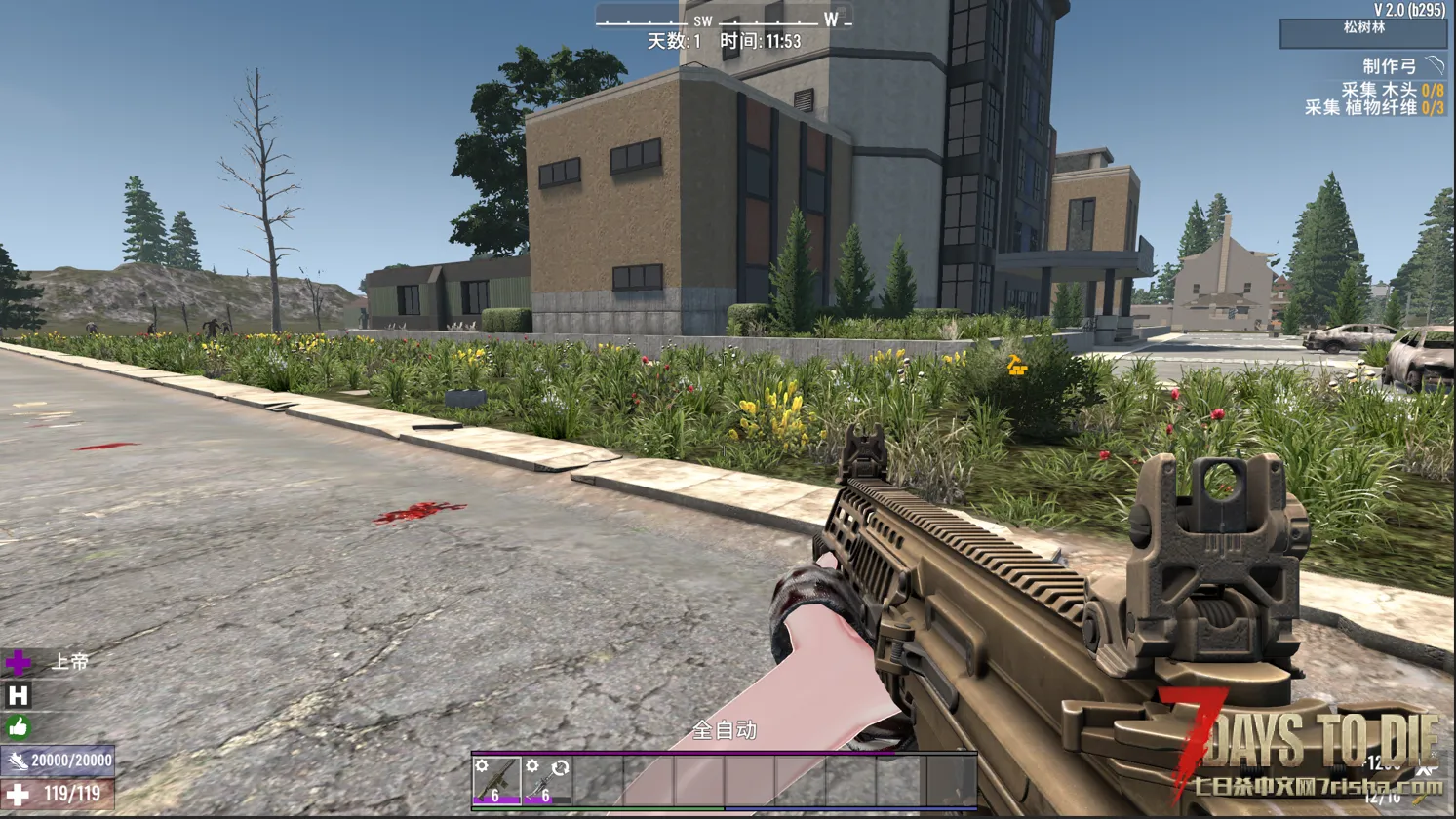Click the white H status icon
Screen dimensions: 1456x819
pos(18,695)
